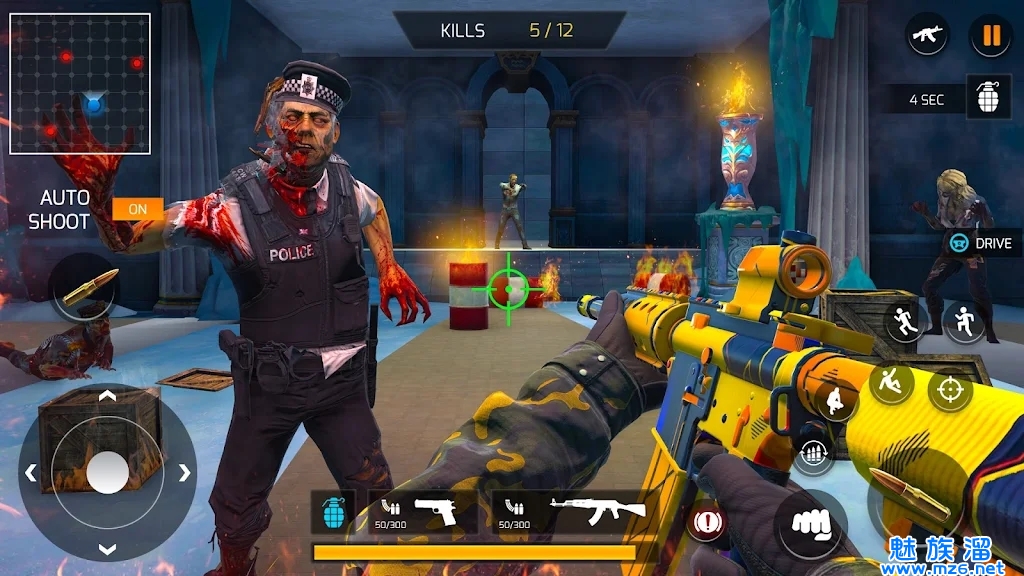
Task: Fire with the left bullet button
Action: (x=83, y=287)
